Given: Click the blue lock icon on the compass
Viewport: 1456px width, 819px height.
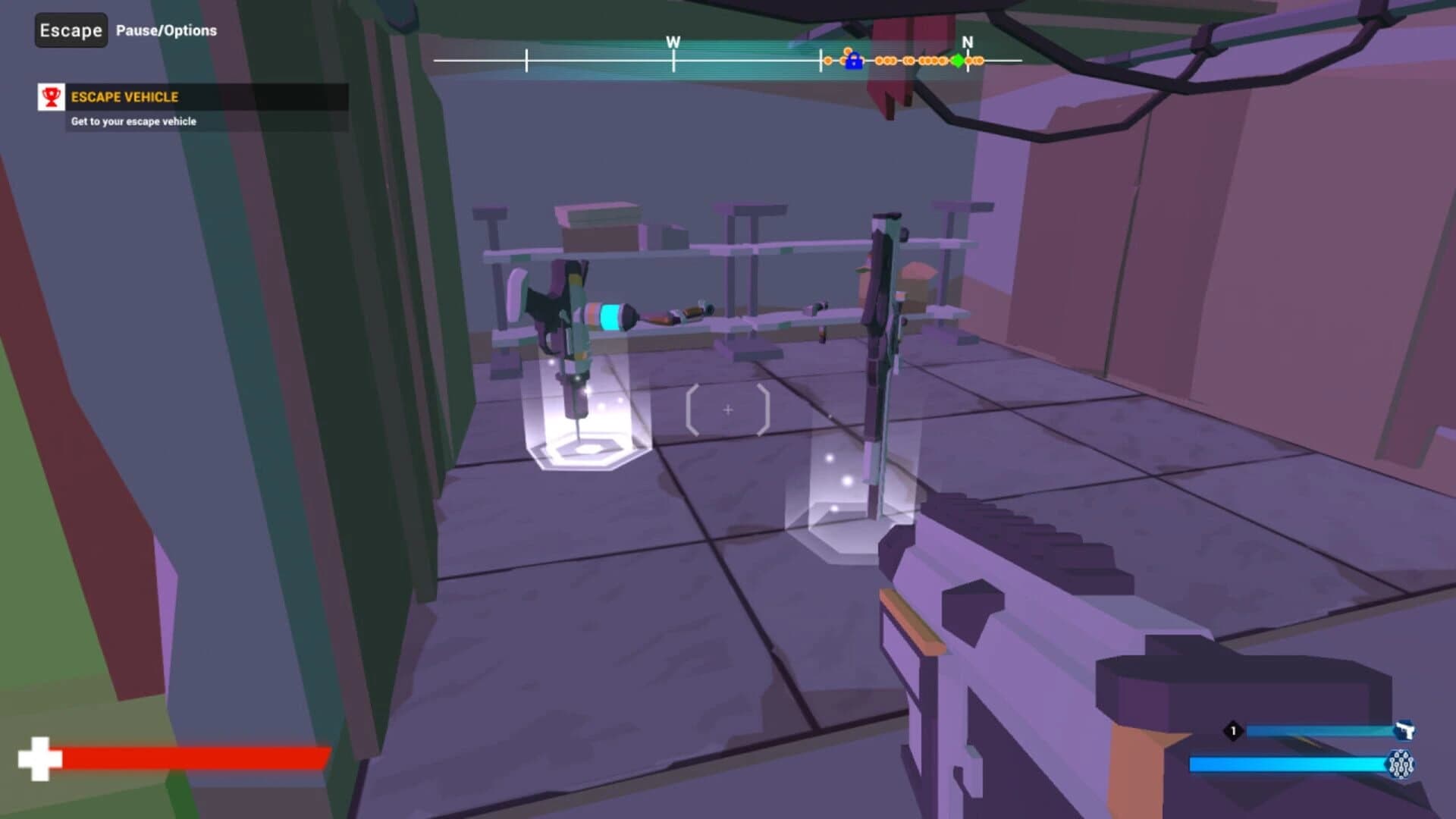Looking at the screenshot, I should [x=853, y=62].
